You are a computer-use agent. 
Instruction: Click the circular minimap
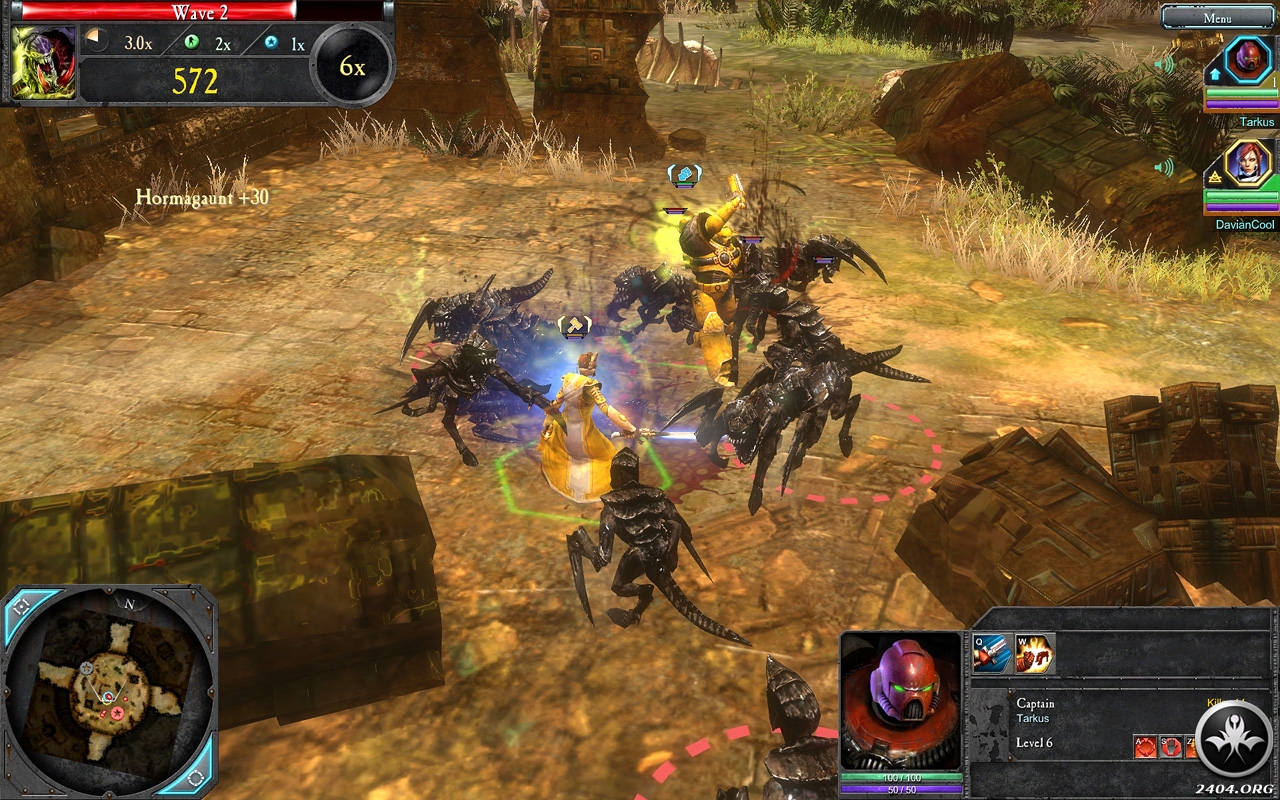[108, 690]
